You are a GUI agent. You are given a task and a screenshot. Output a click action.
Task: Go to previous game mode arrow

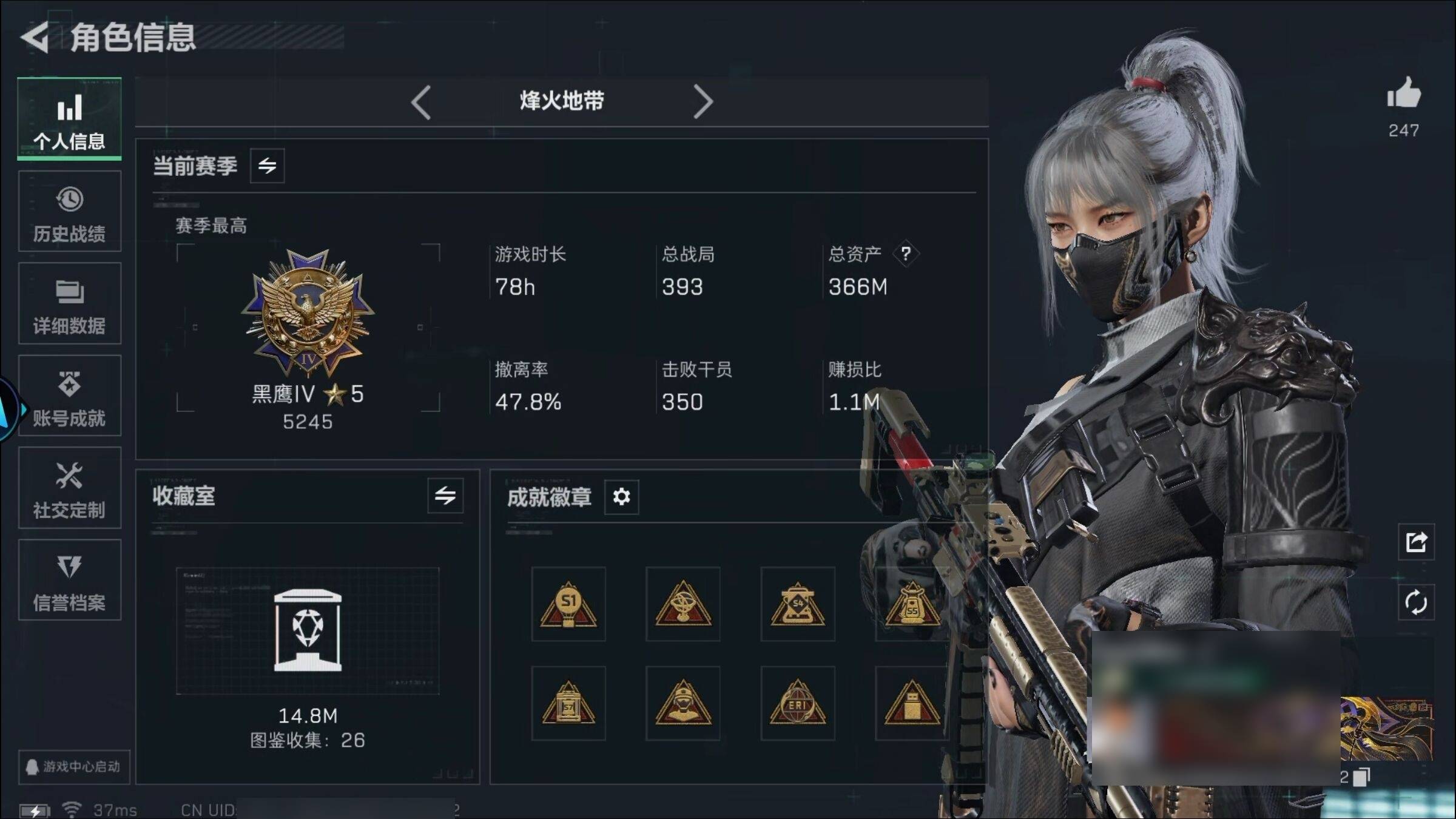pos(421,102)
